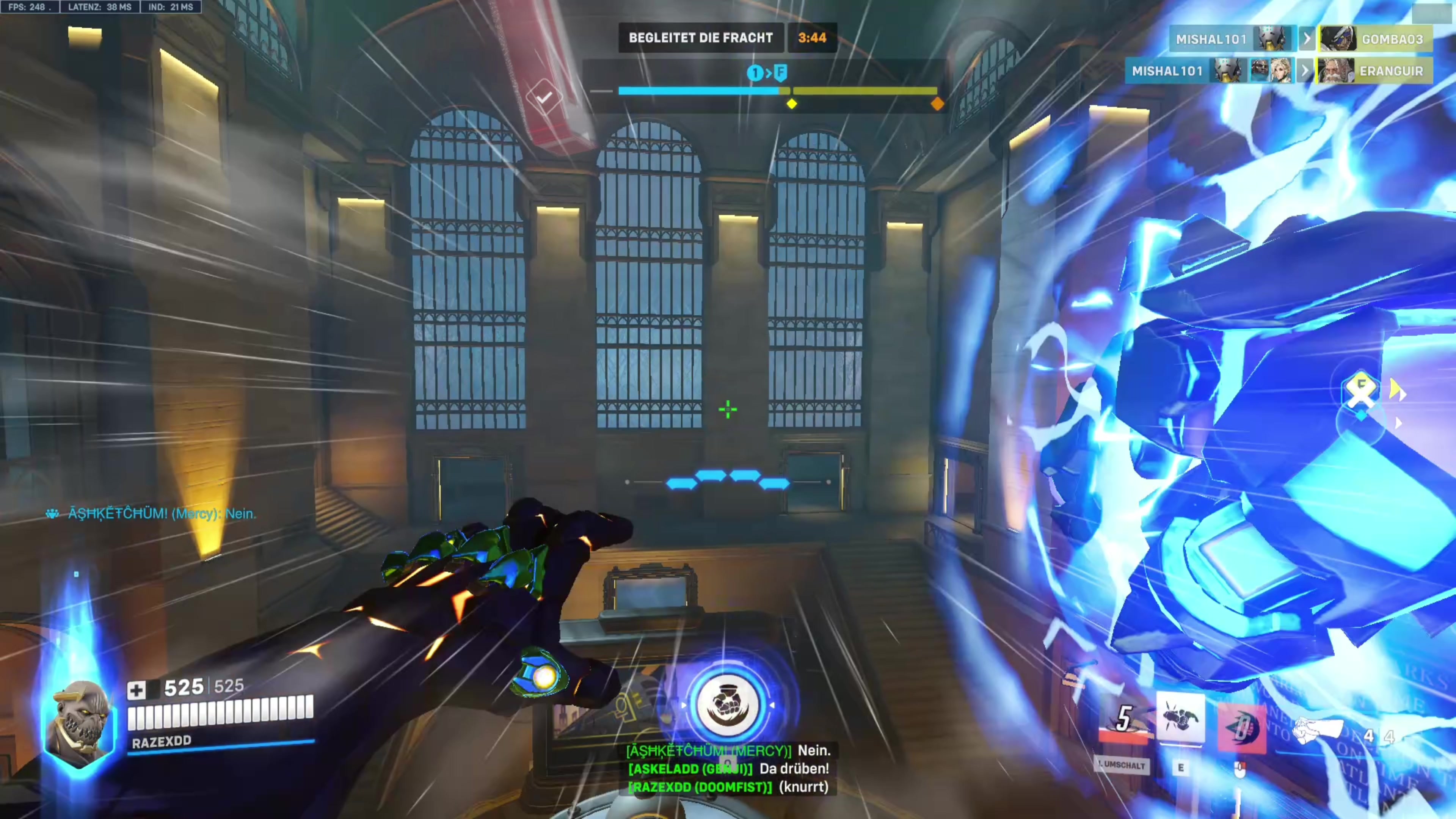Viewport: 1456px width, 819px height.
Task: Click the orange diamond end marker
Action: coord(937,104)
